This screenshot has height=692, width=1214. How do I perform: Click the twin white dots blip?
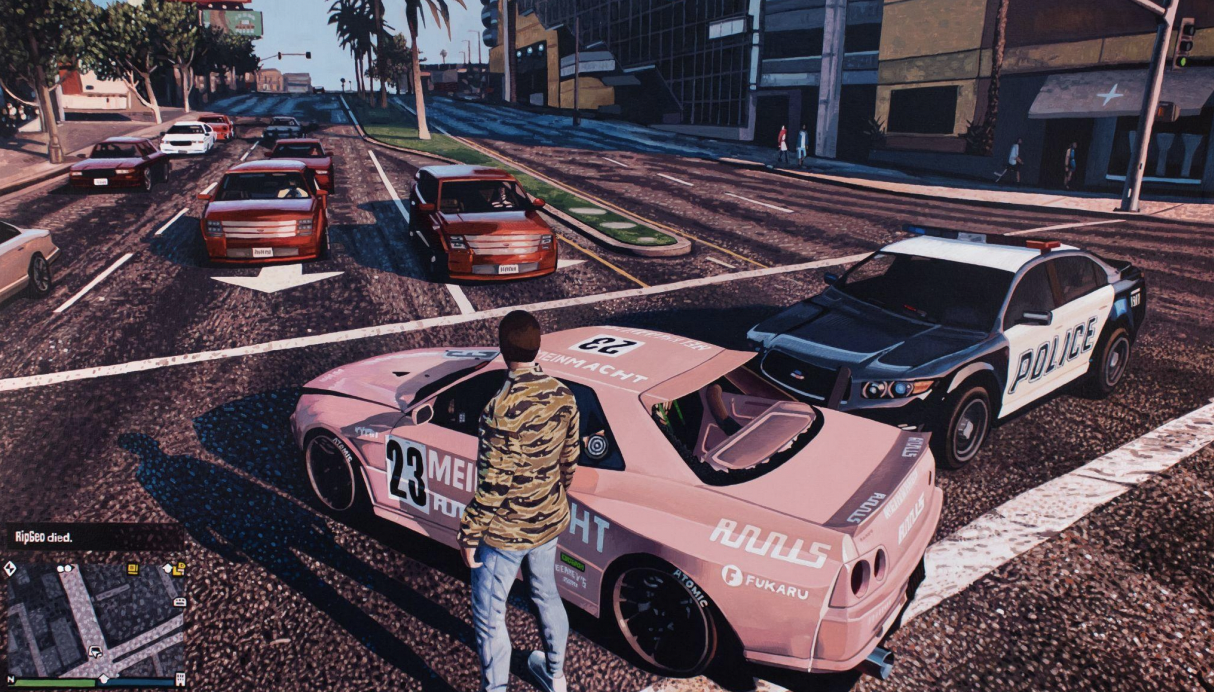pos(66,568)
